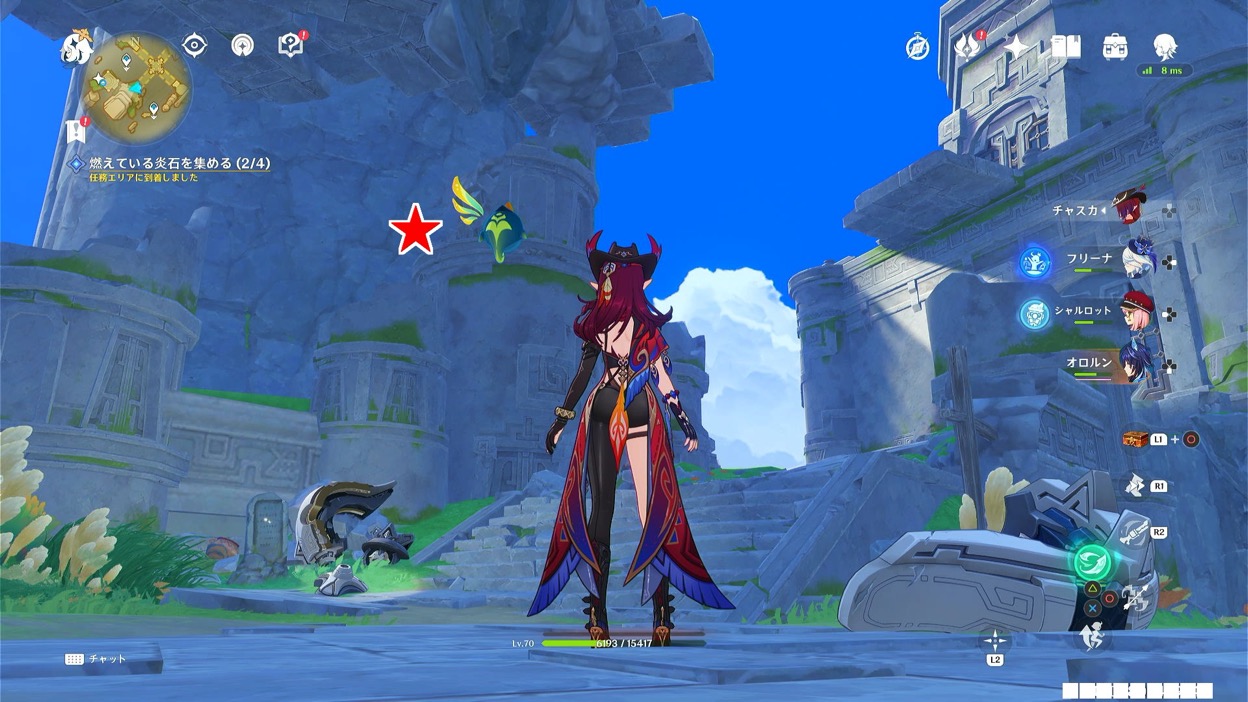Screen dimensions: 1248x702
Task: Open the Adventurer Handbook book icon
Action: click(1066, 46)
